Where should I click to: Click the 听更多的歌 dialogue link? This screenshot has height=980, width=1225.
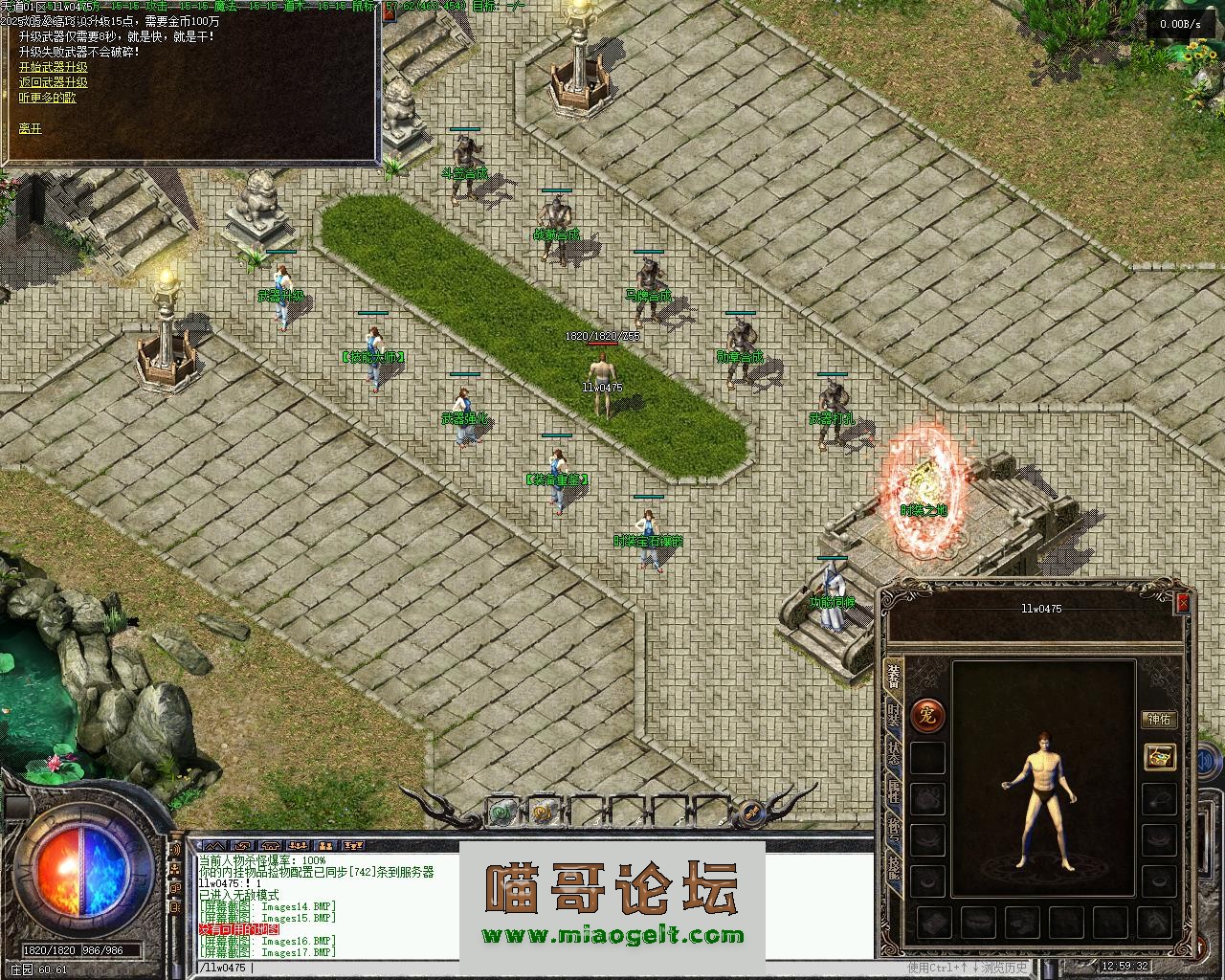[x=47, y=98]
